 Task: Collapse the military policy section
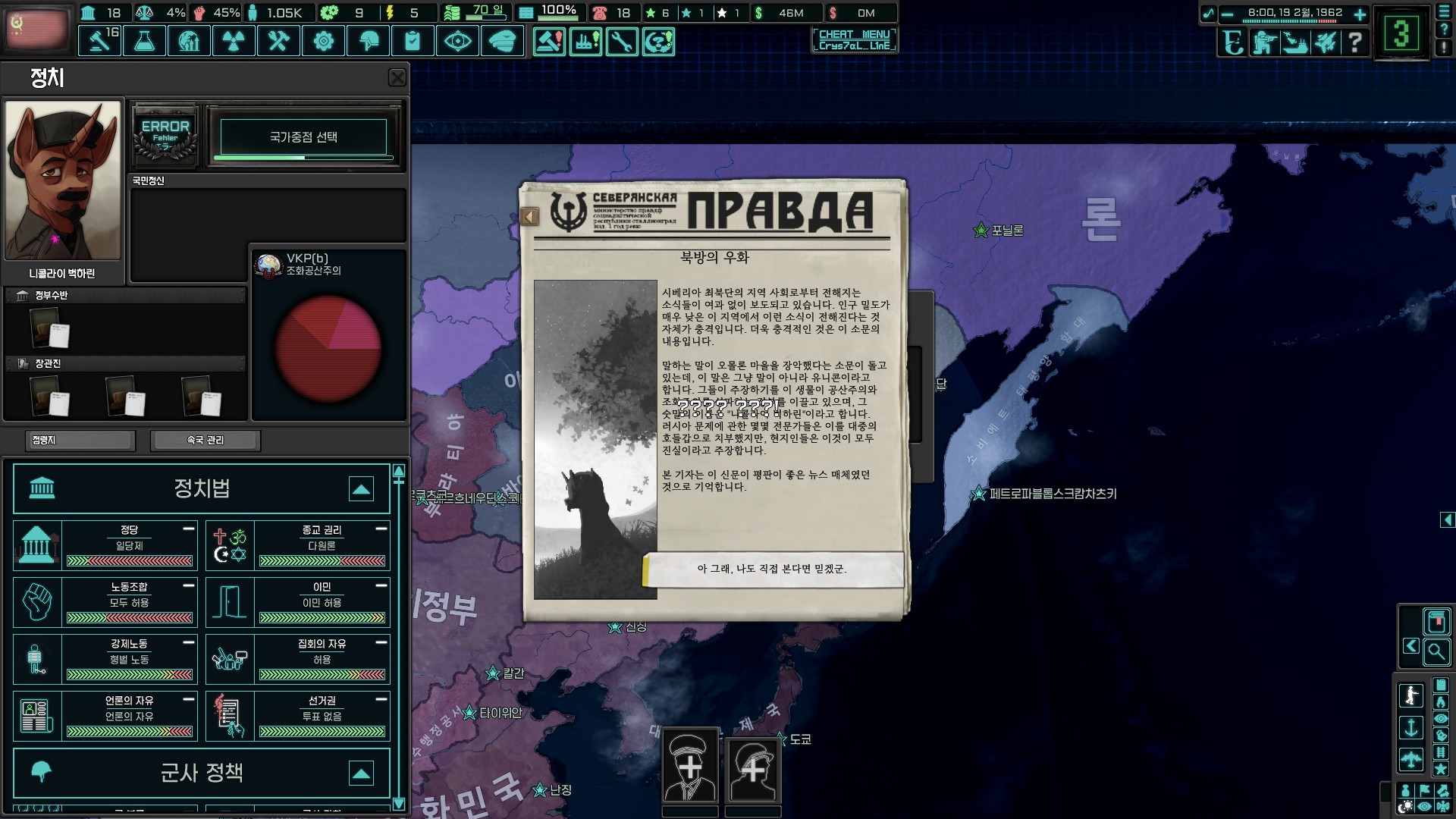361,773
